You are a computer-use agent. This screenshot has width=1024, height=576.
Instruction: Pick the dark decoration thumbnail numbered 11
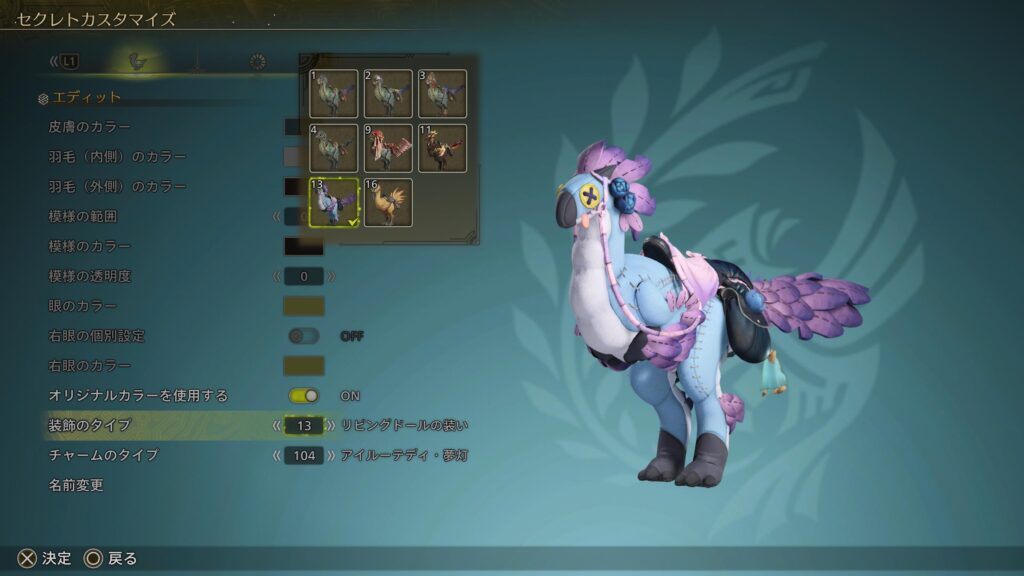pyautogui.click(x=442, y=148)
